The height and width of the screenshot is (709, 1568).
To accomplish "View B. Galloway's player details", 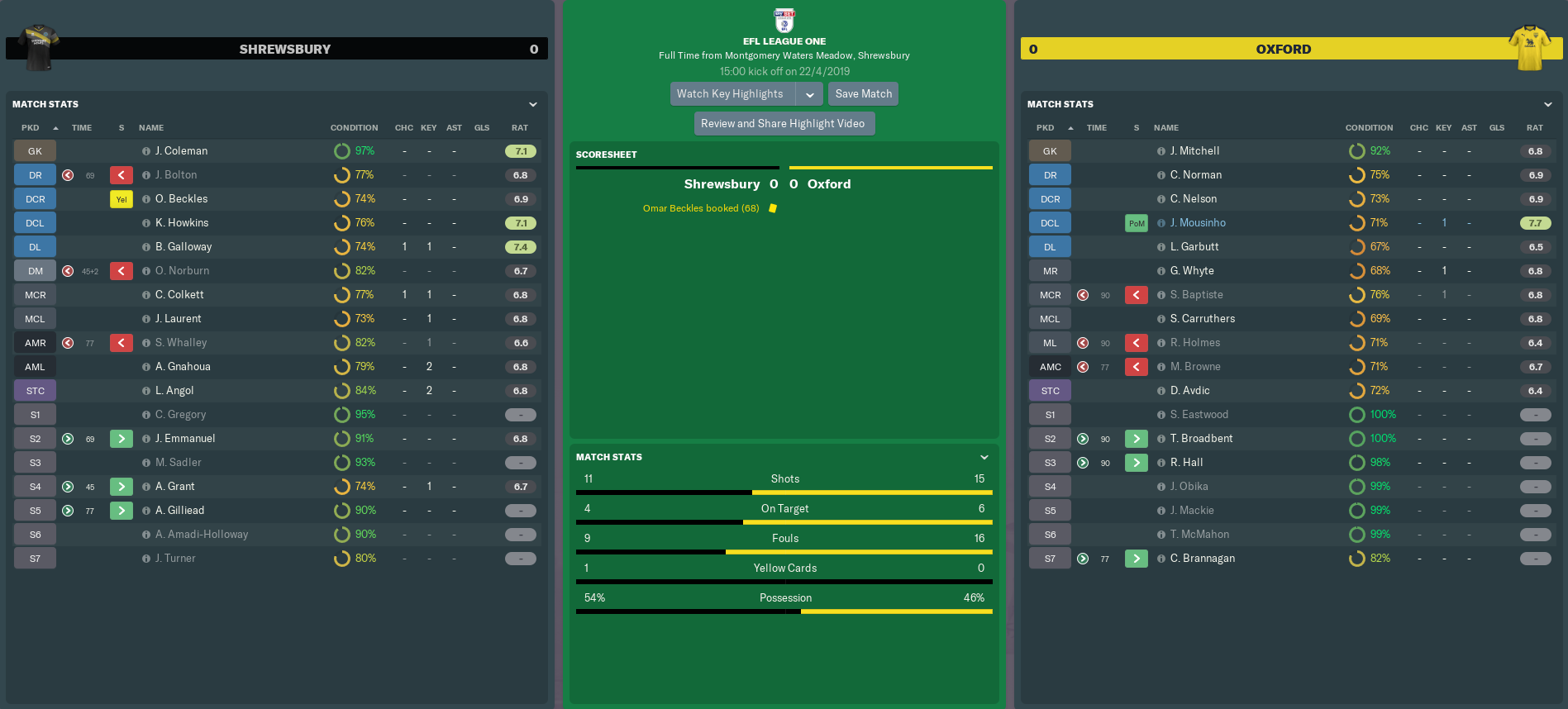I will [183, 247].
